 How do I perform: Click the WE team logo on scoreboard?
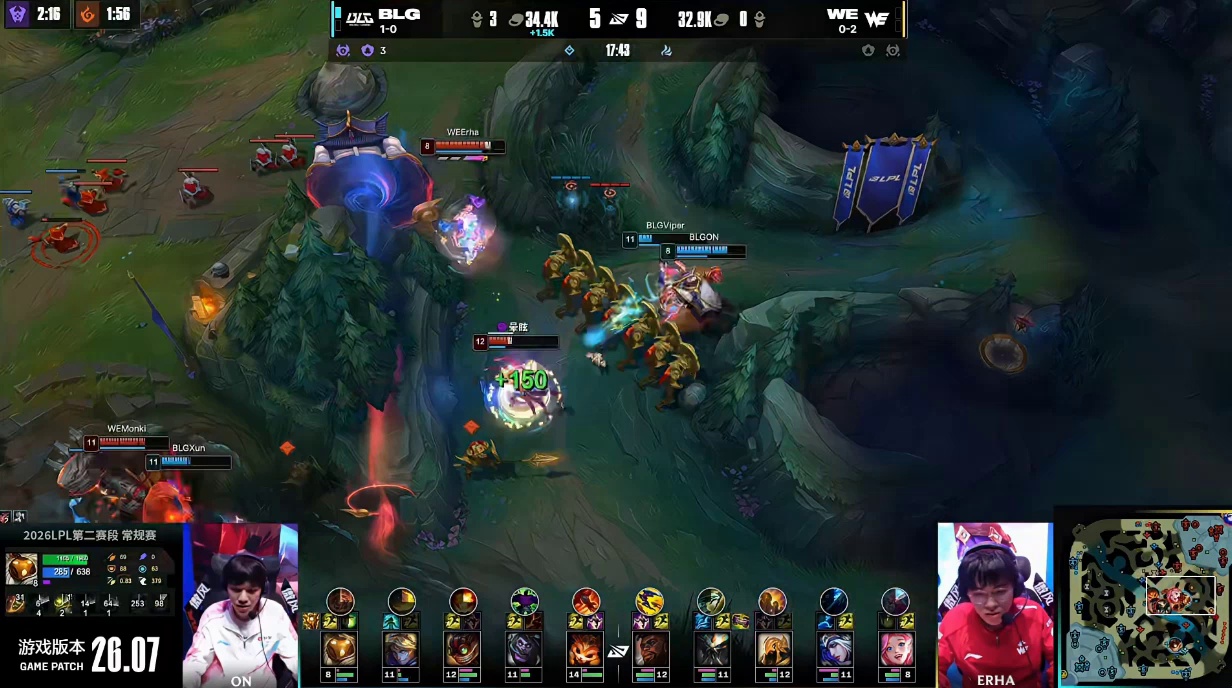coord(876,18)
